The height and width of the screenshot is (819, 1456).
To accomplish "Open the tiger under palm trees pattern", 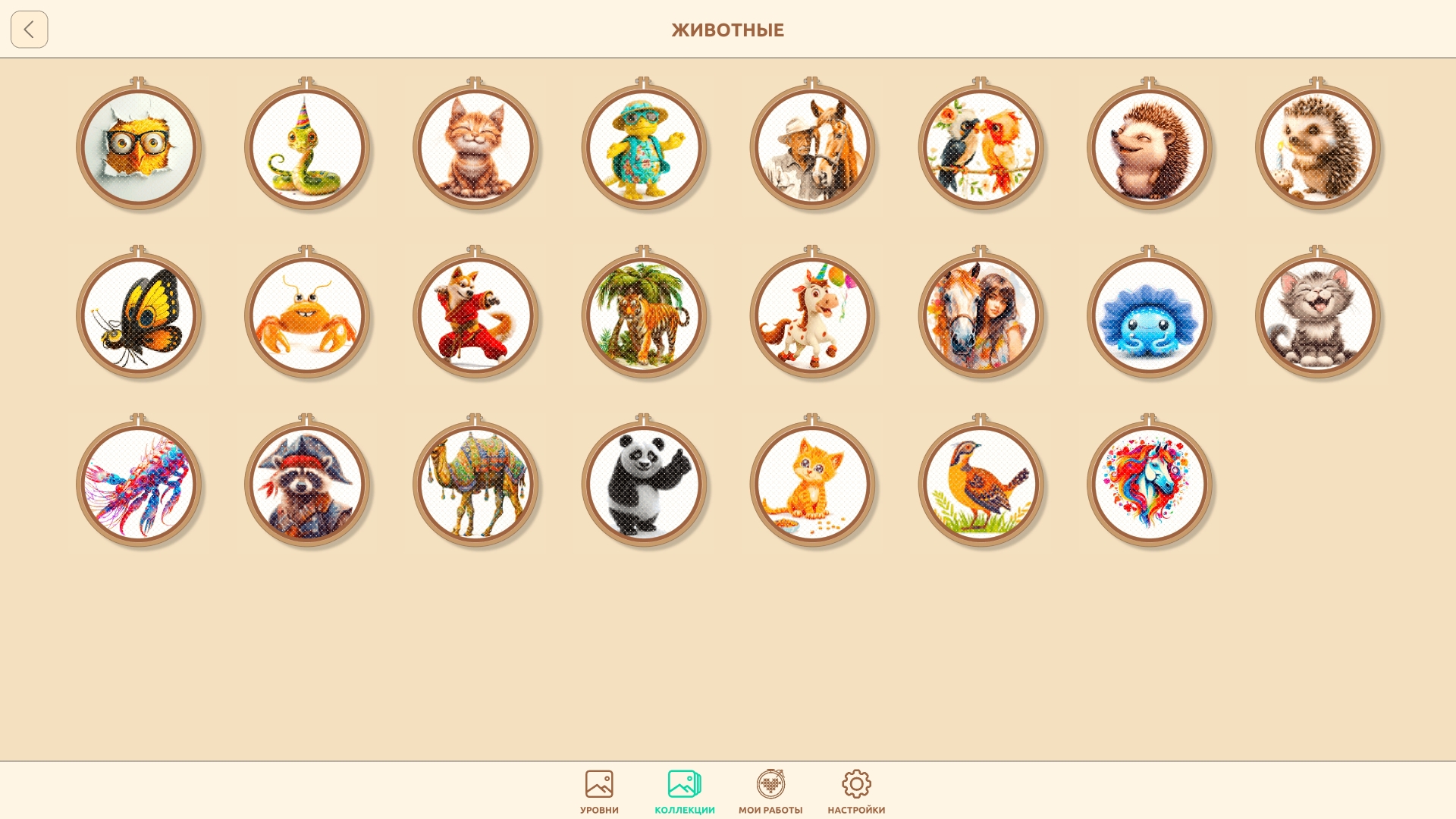I will coord(644,316).
